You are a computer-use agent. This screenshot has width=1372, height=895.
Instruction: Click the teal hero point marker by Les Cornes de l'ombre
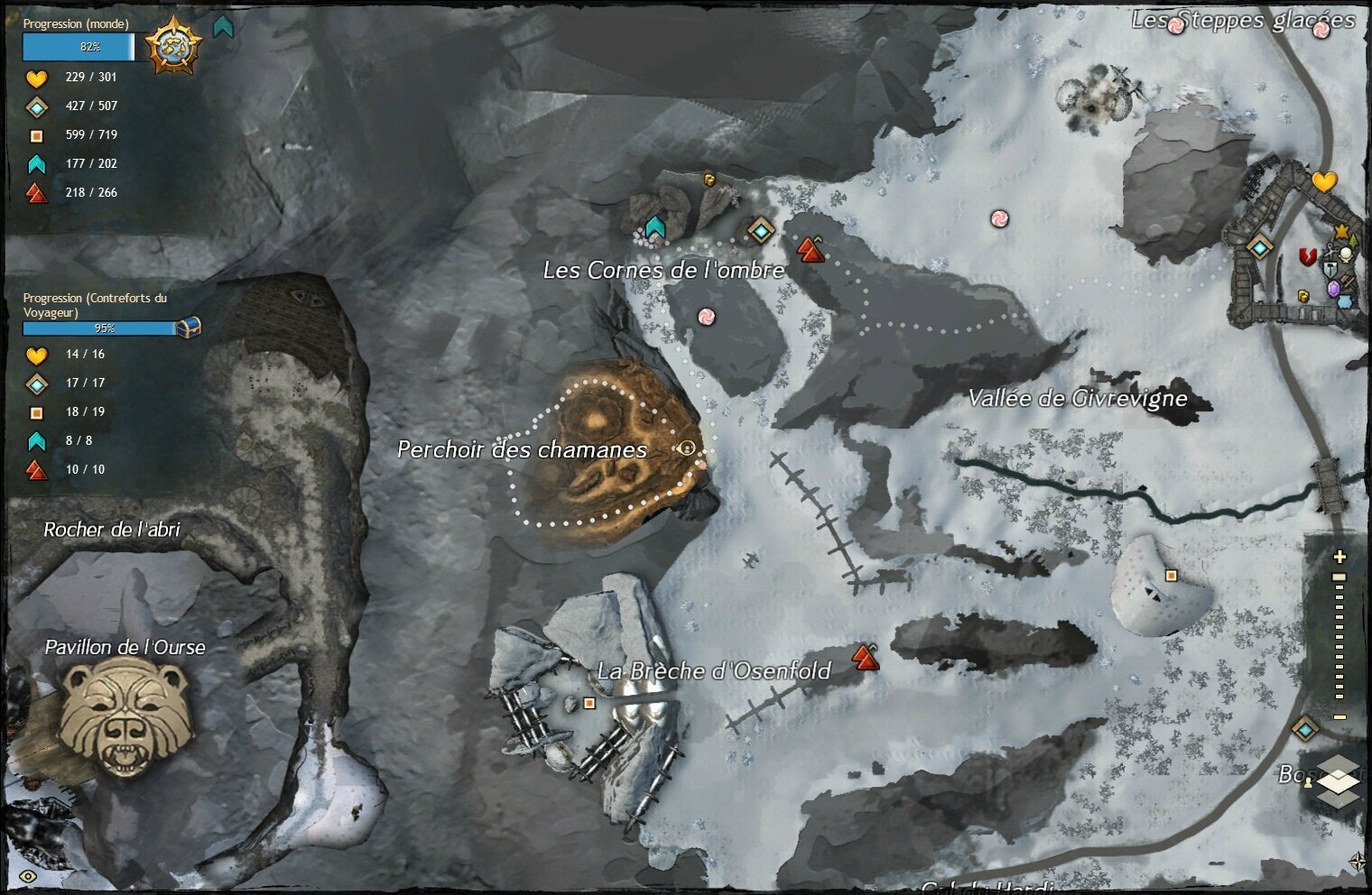(x=654, y=226)
